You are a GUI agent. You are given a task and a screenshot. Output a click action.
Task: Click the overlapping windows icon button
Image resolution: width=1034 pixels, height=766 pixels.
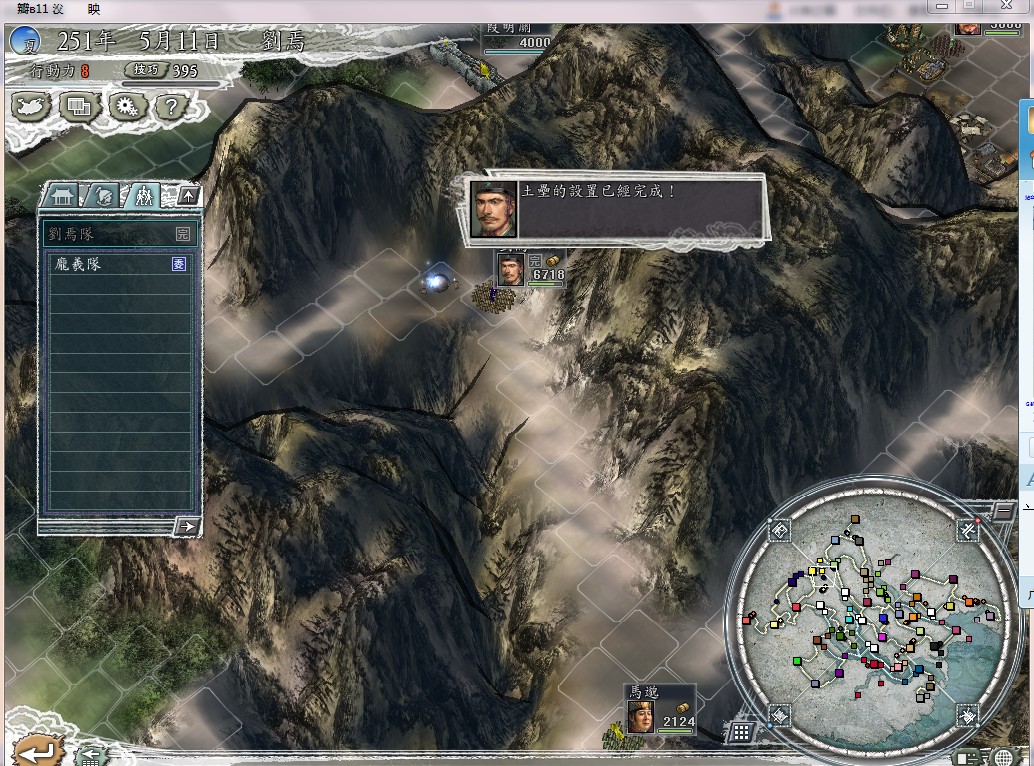(x=79, y=105)
